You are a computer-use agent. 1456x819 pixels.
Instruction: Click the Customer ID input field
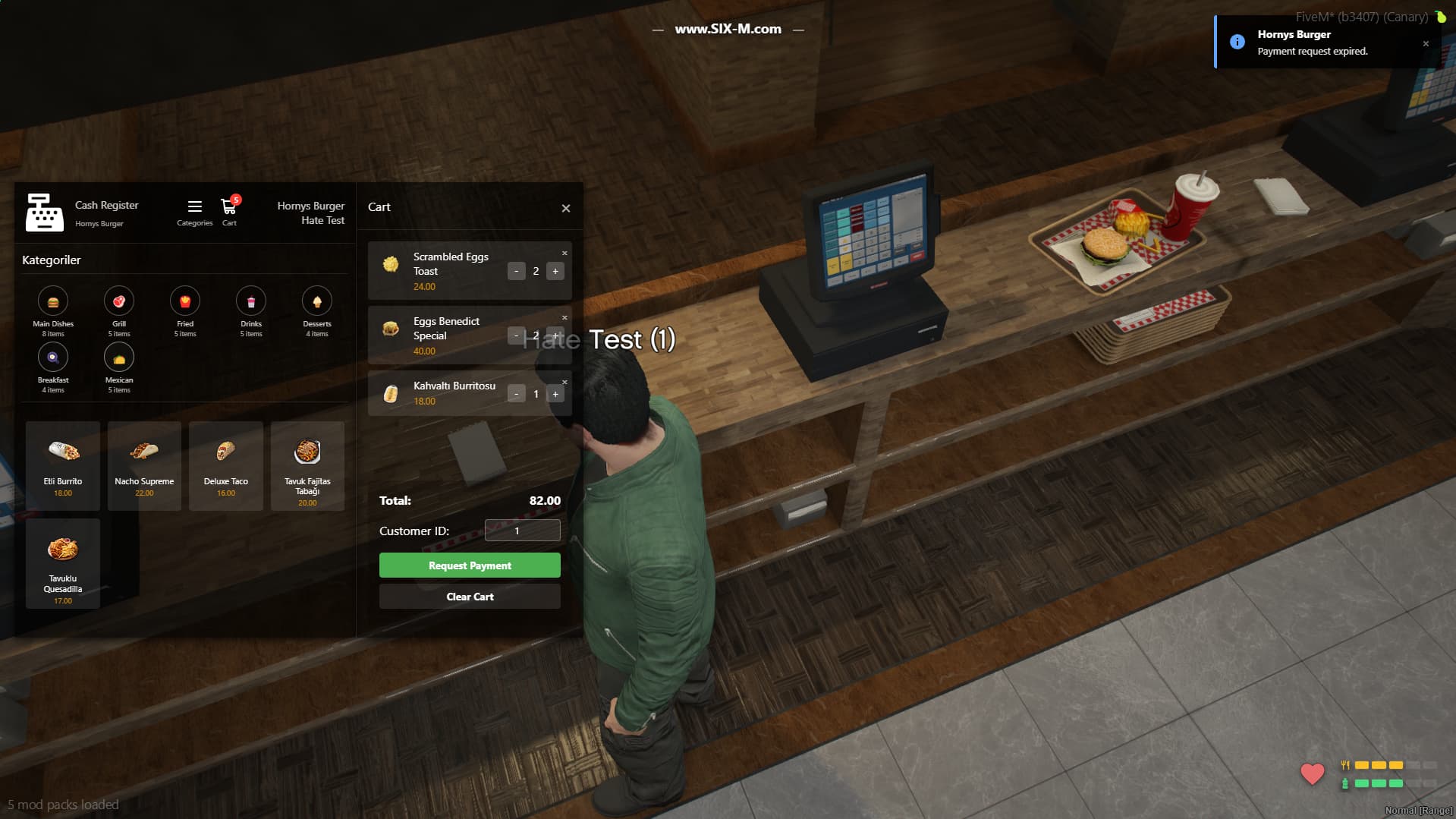(x=522, y=530)
